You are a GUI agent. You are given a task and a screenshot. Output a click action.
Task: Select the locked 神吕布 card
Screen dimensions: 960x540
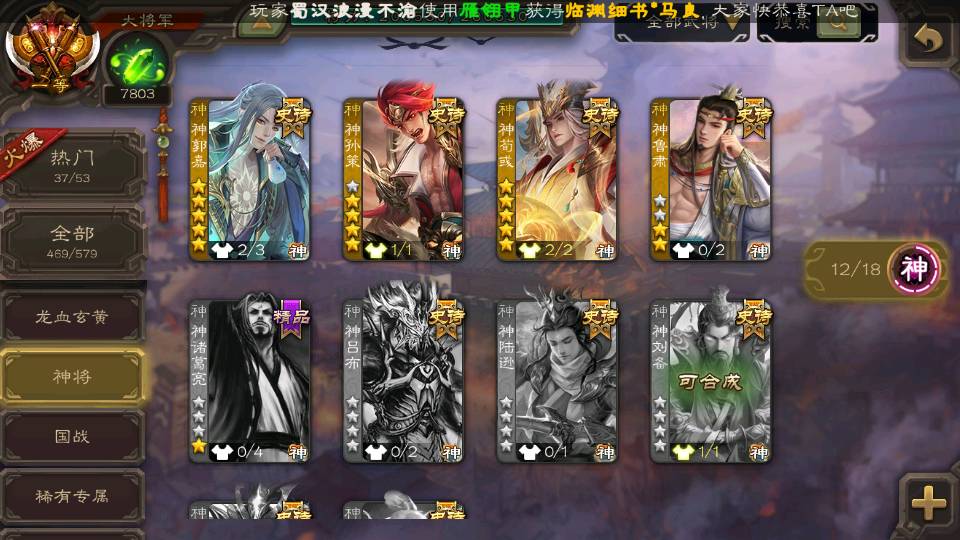tap(403, 381)
